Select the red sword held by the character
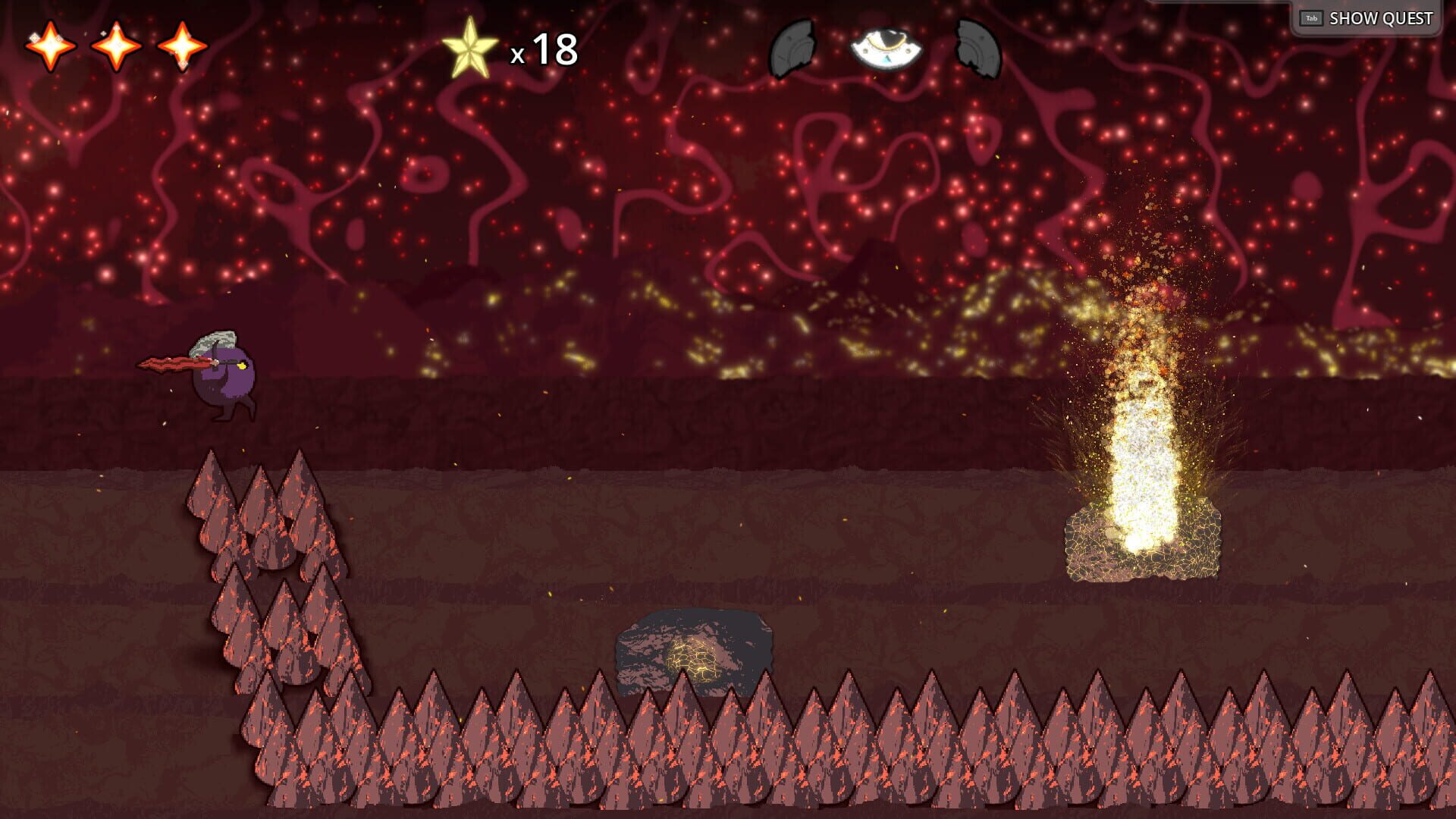The image size is (1456, 819). [165, 362]
